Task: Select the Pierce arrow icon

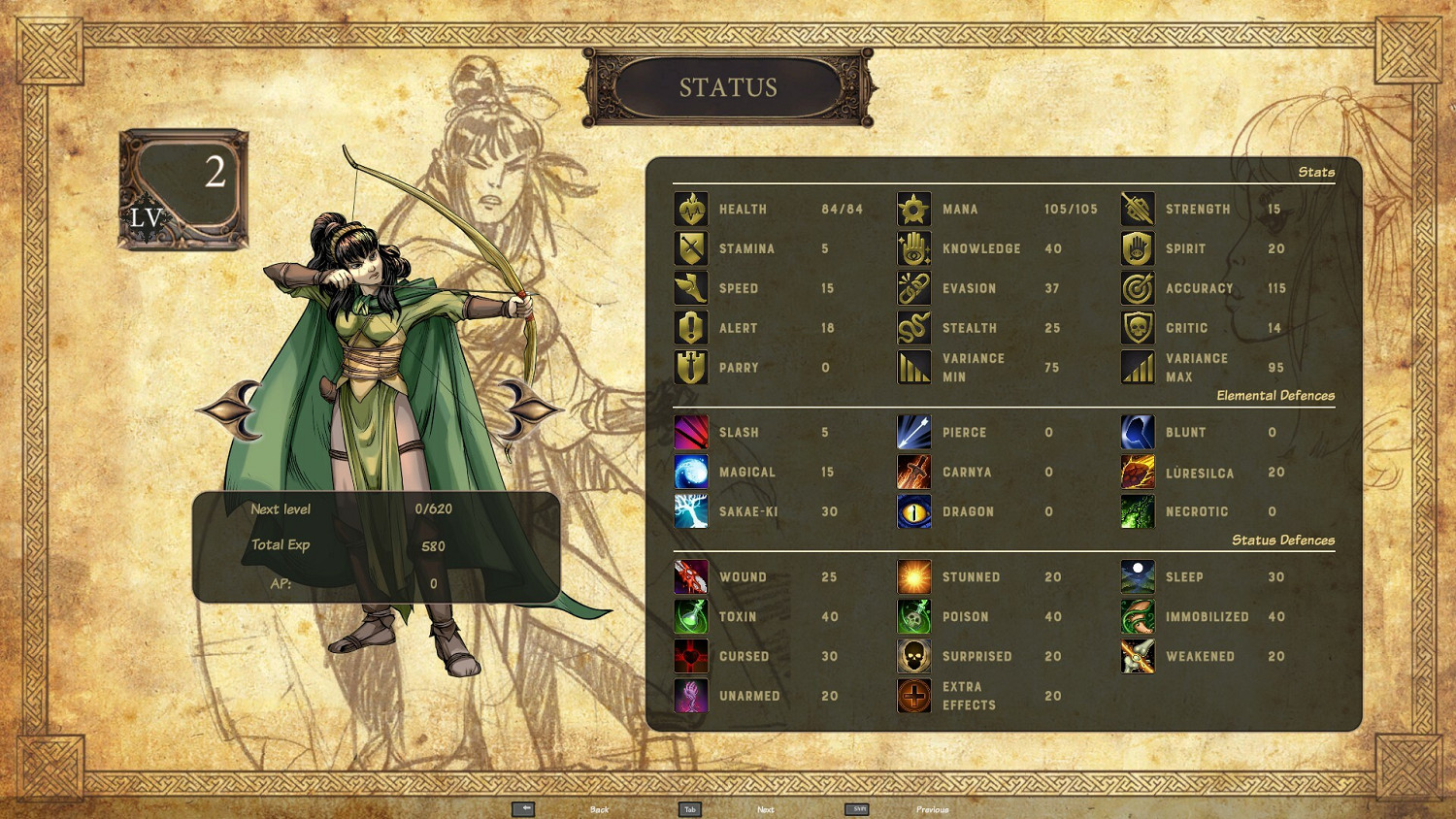Action: (x=913, y=433)
